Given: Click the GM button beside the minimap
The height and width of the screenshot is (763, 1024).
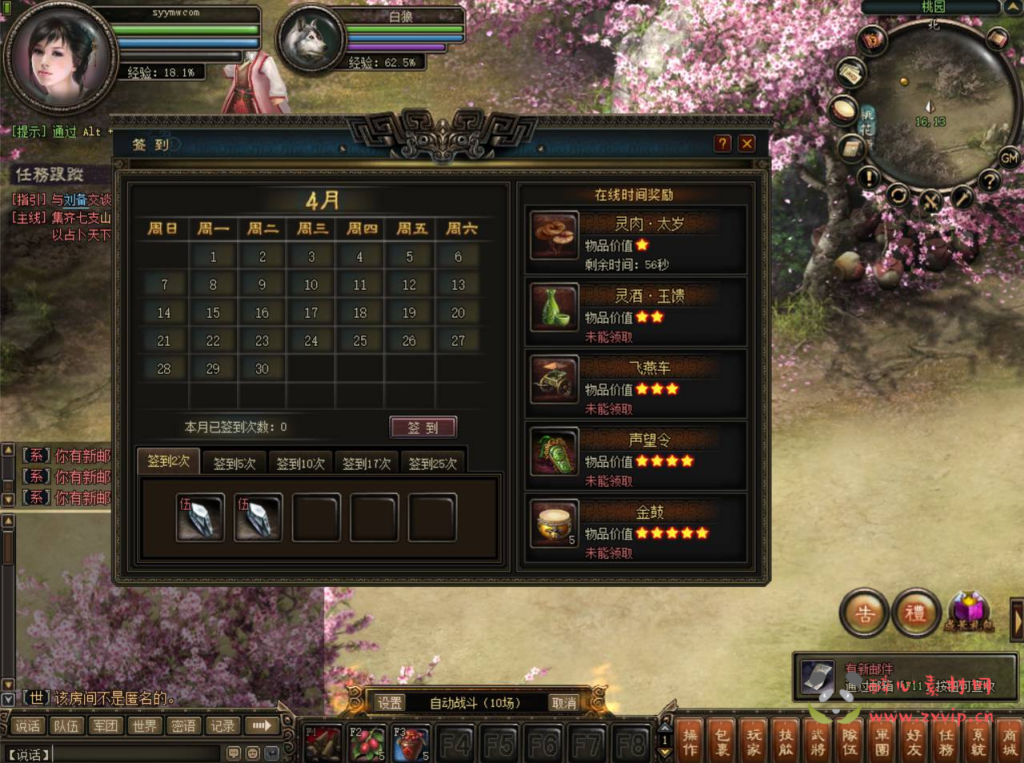Looking at the screenshot, I should click(1009, 157).
